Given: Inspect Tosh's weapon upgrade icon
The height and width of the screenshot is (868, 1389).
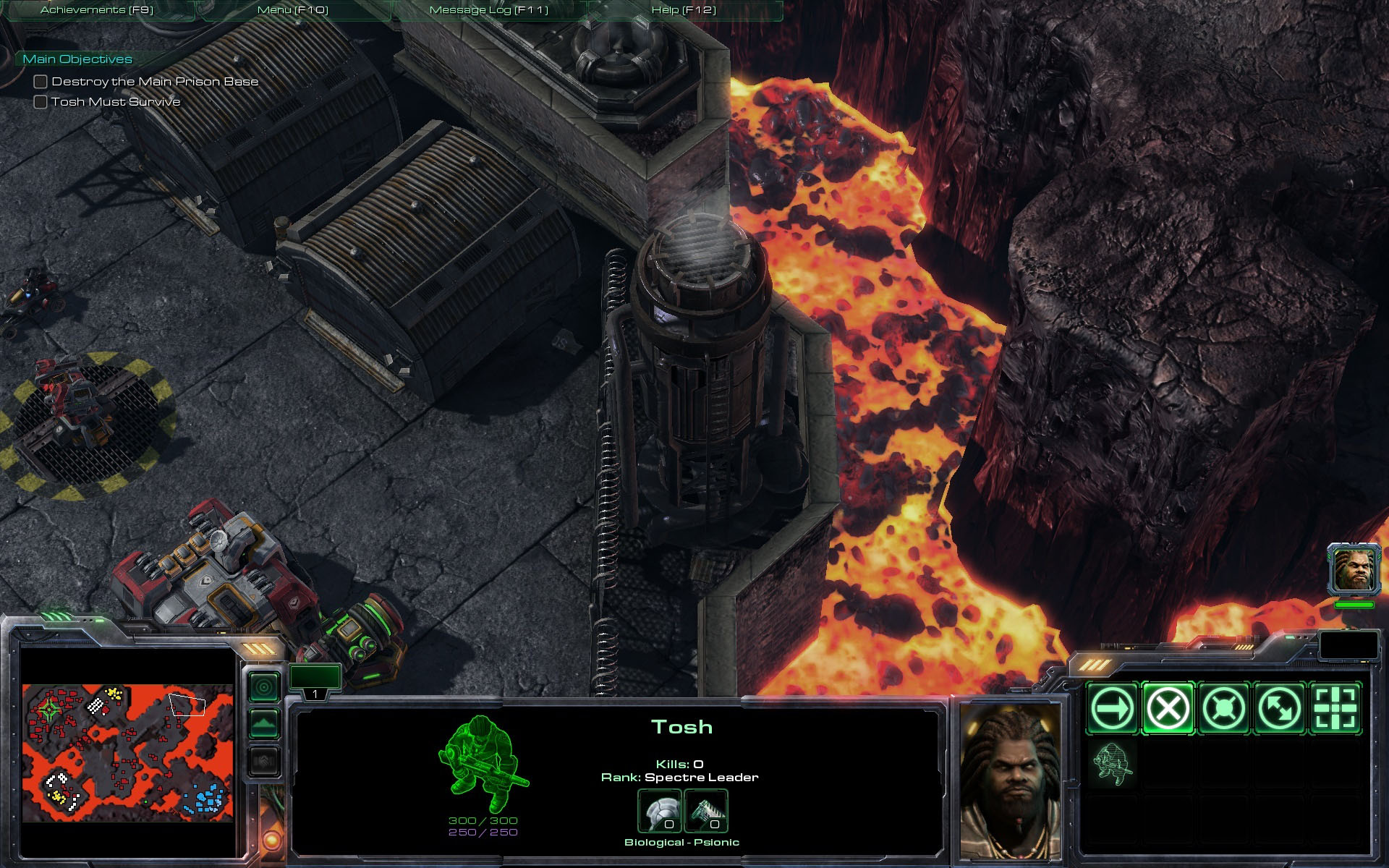Looking at the screenshot, I should pyautogui.click(x=705, y=812).
